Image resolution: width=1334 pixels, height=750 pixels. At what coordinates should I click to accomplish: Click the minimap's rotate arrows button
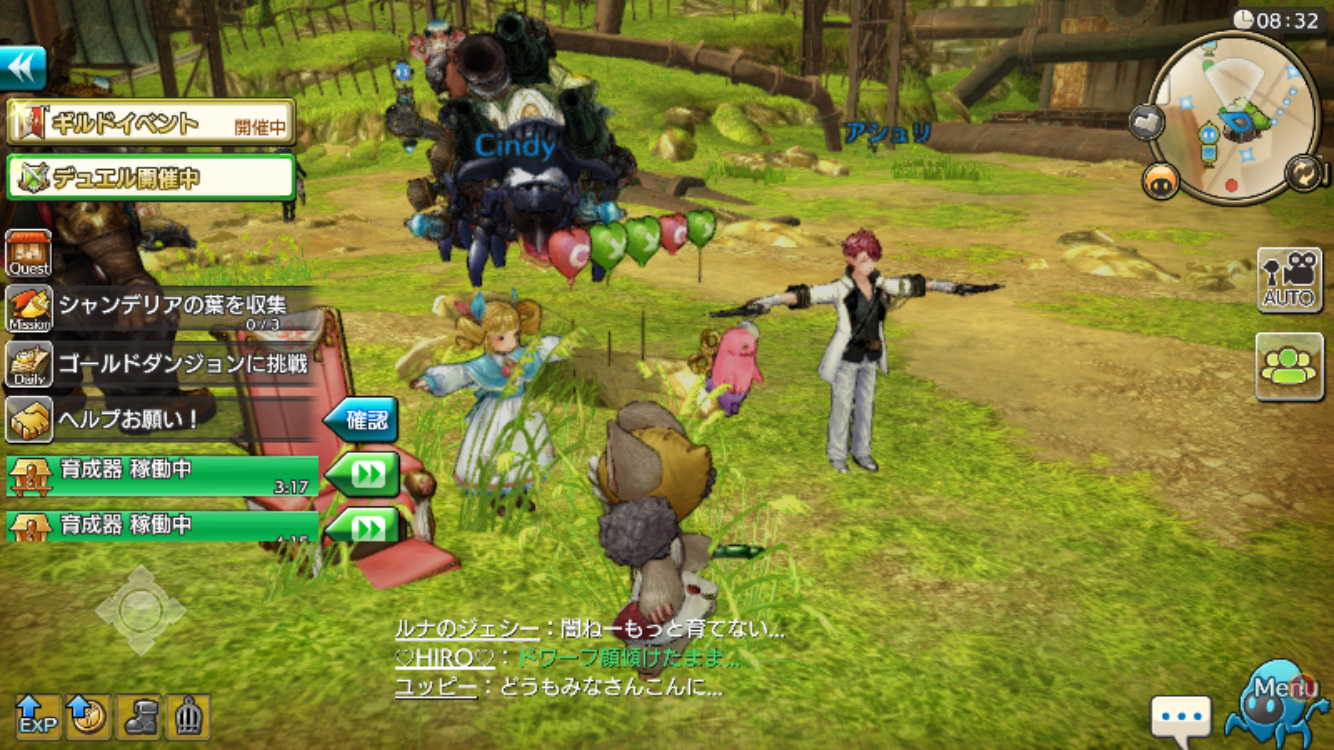pyautogui.click(x=1304, y=172)
